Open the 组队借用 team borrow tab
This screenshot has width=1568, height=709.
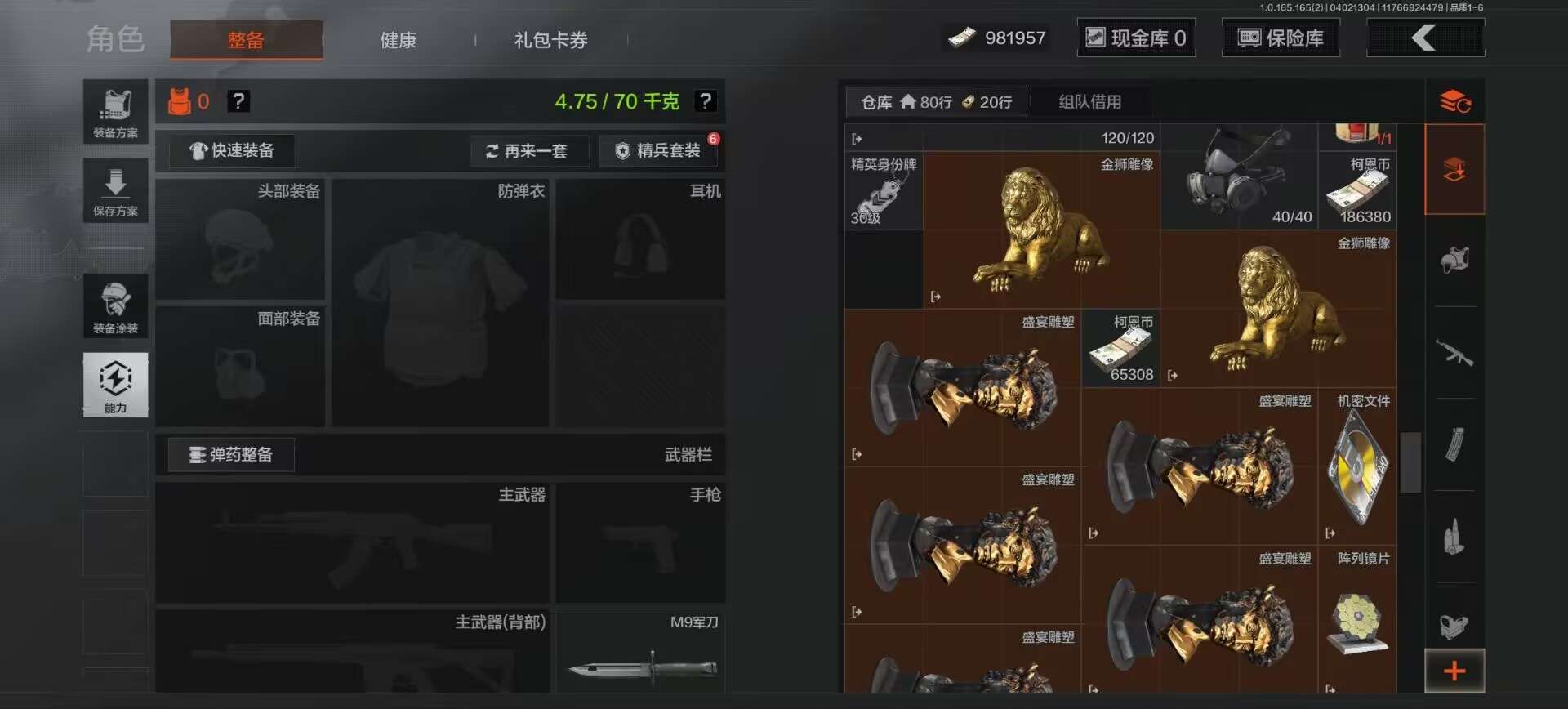pos(1091,101)
